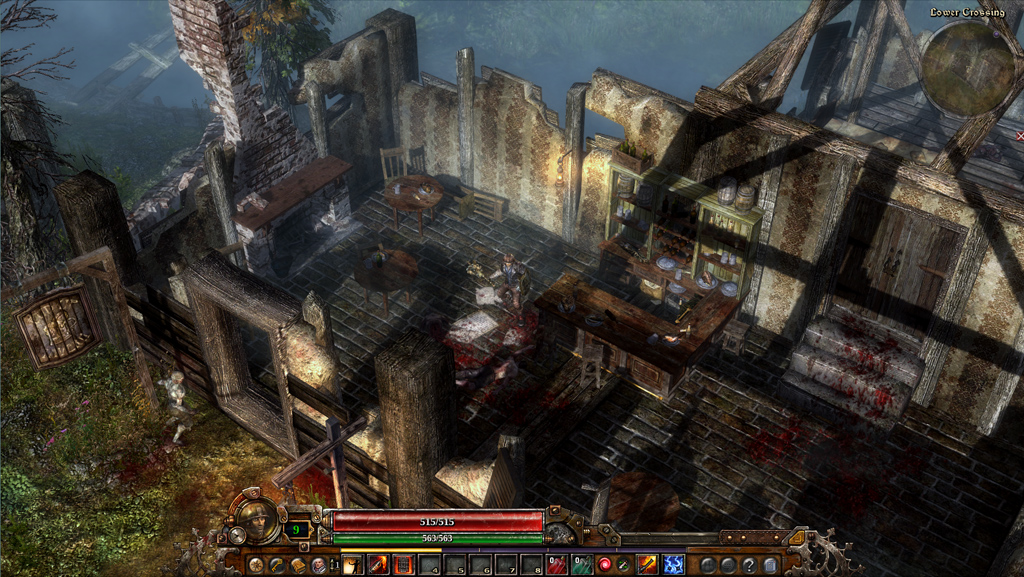
Task: Activate the melee attack skill in slot one
Action: click(x=353, y=565)
